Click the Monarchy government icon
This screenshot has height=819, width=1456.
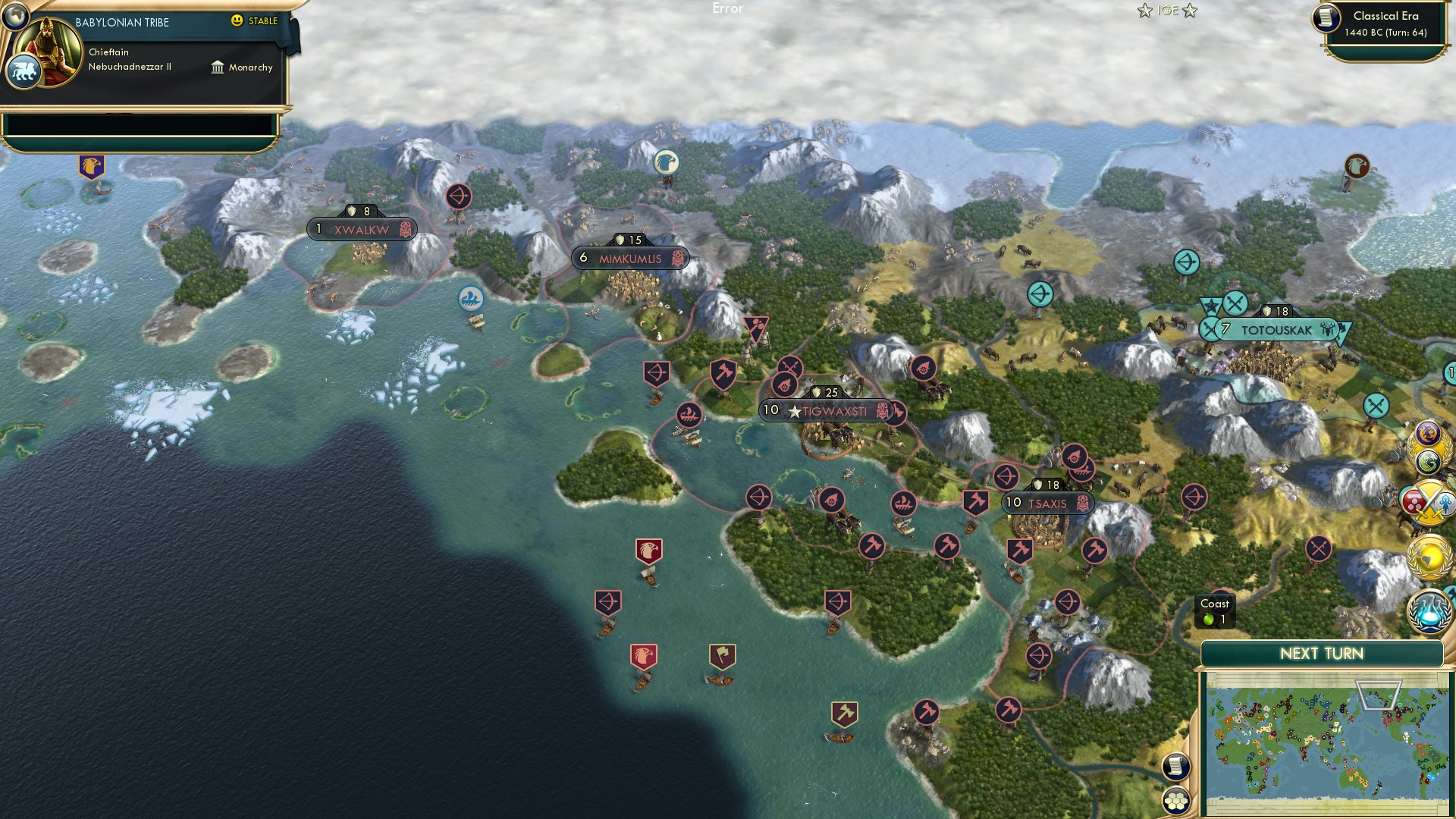219,67
